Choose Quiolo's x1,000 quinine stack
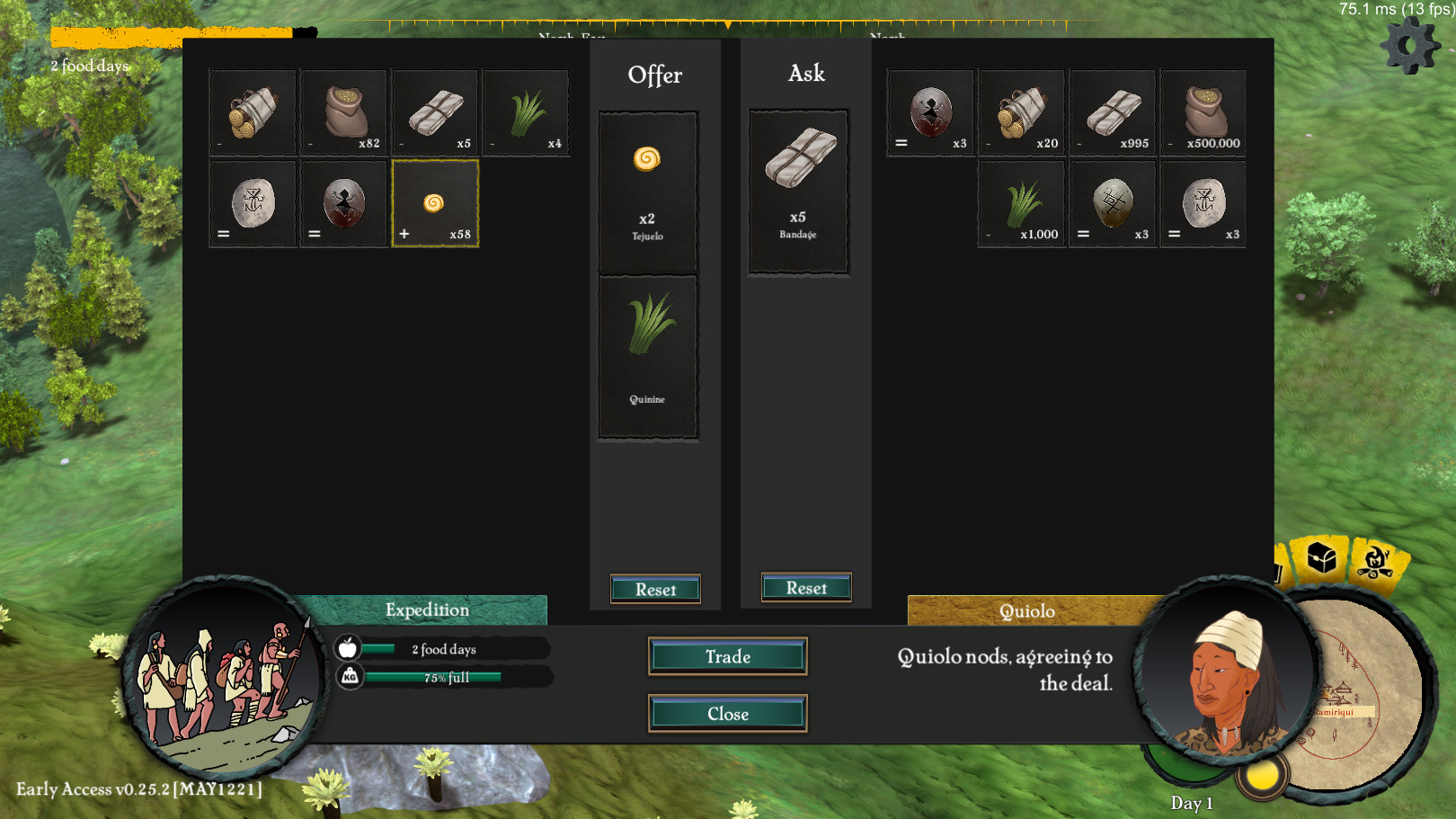Viewport: 1456px width, 819px height. [x=1022, y=204]
